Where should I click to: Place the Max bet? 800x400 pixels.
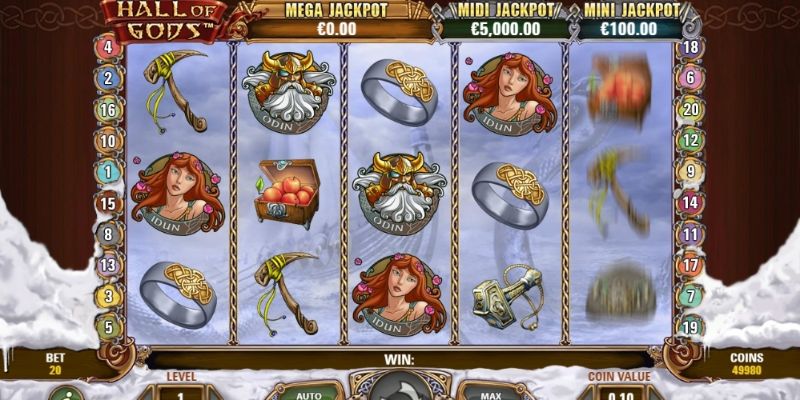click(x=489, y=392)
